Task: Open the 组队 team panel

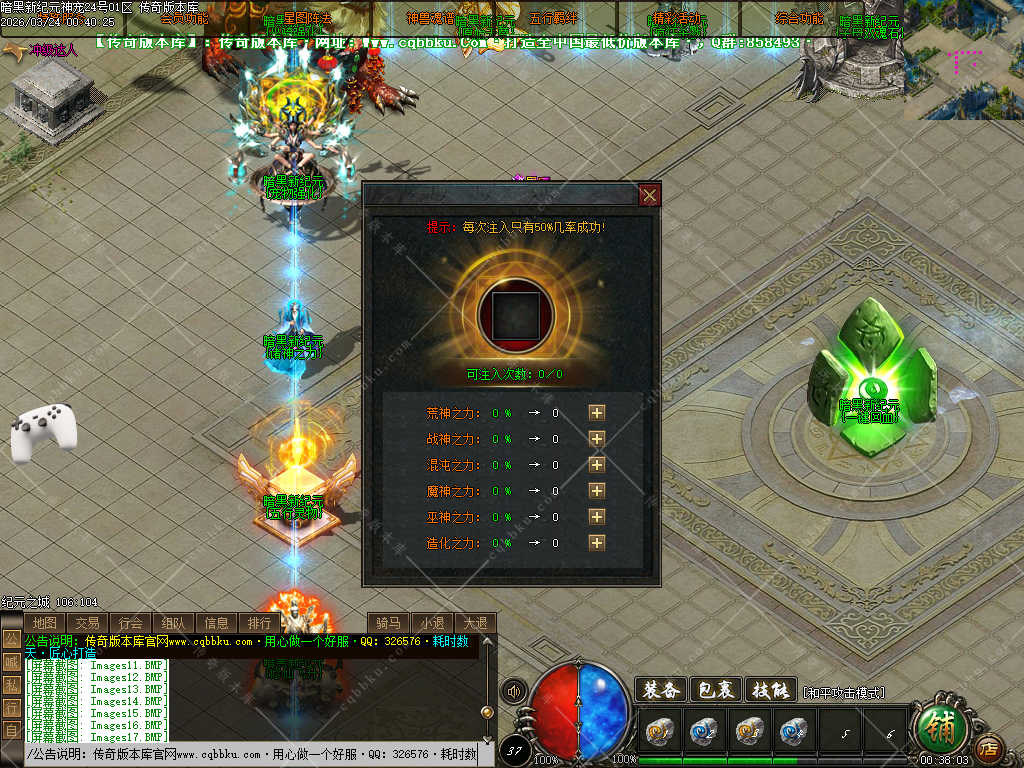Action: coord(174,623)
